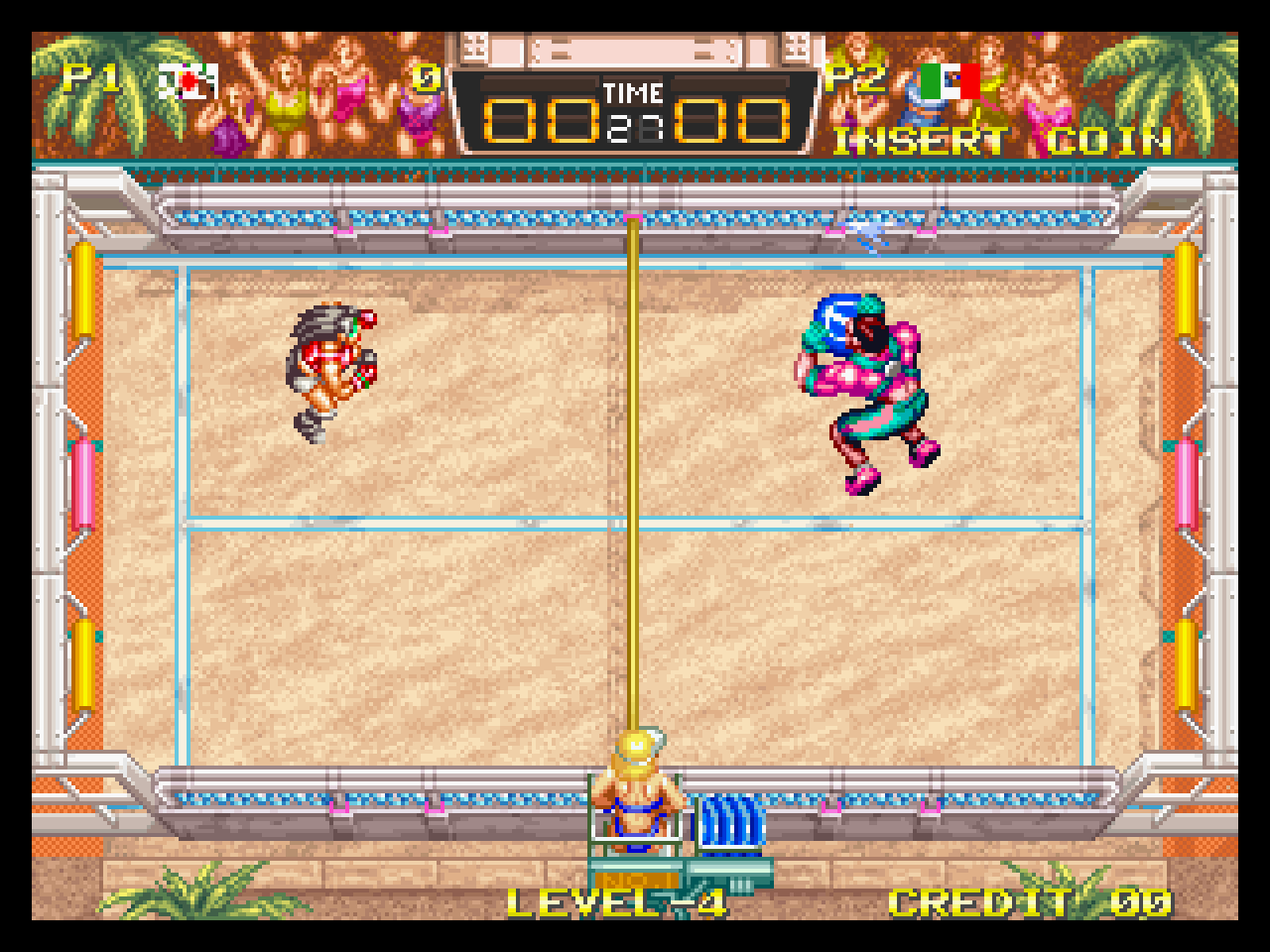1270x952 pixels.
Task: Click the P2 label in the top right
Action: 855,79
